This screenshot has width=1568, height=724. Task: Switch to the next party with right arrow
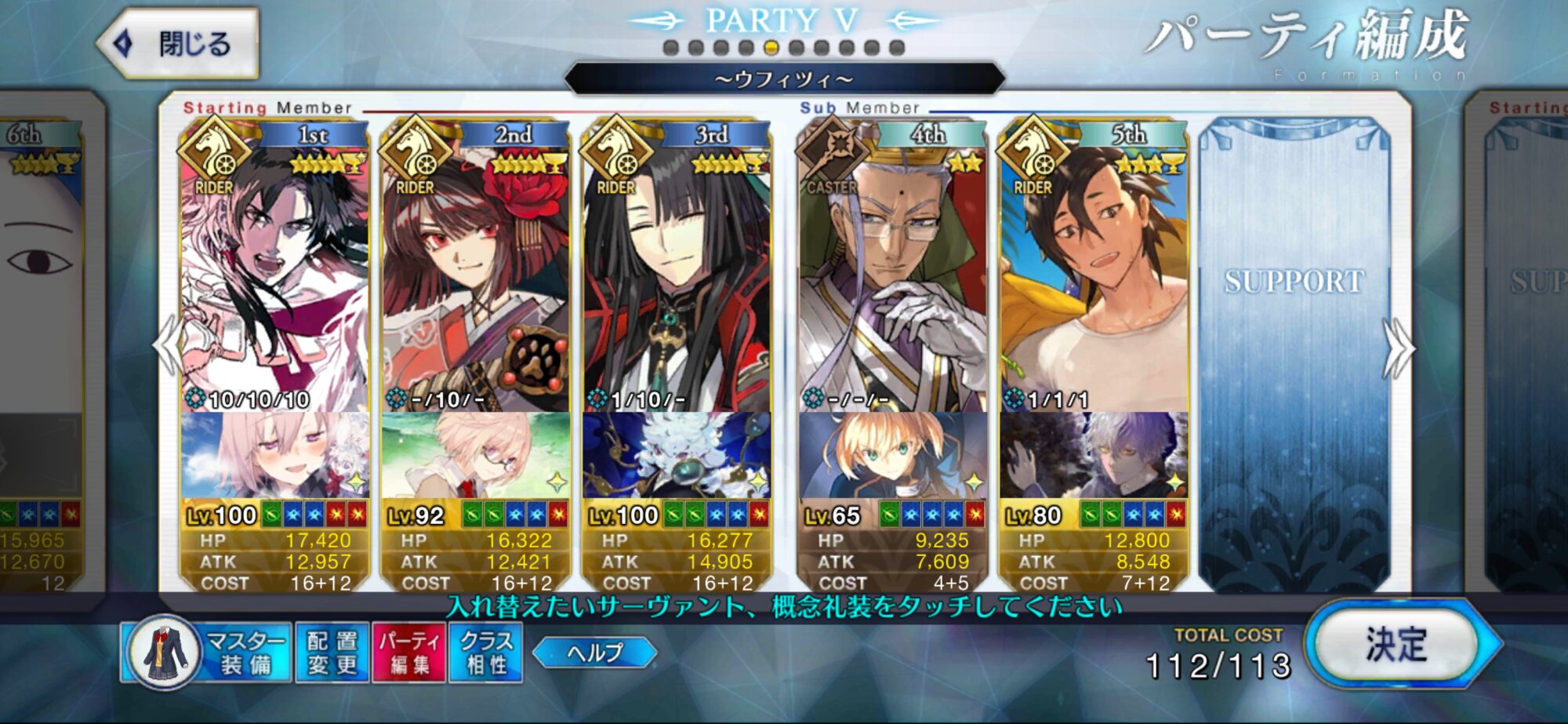1398,347
